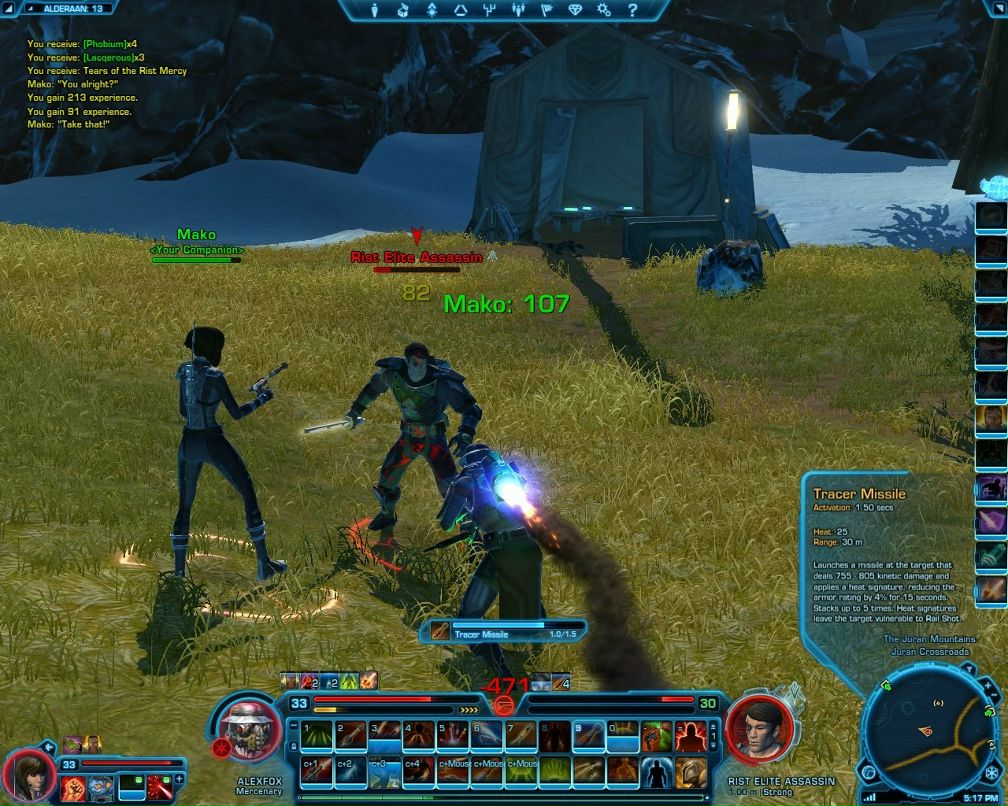Open the gear-shaped preferences menu

(604, 10)
